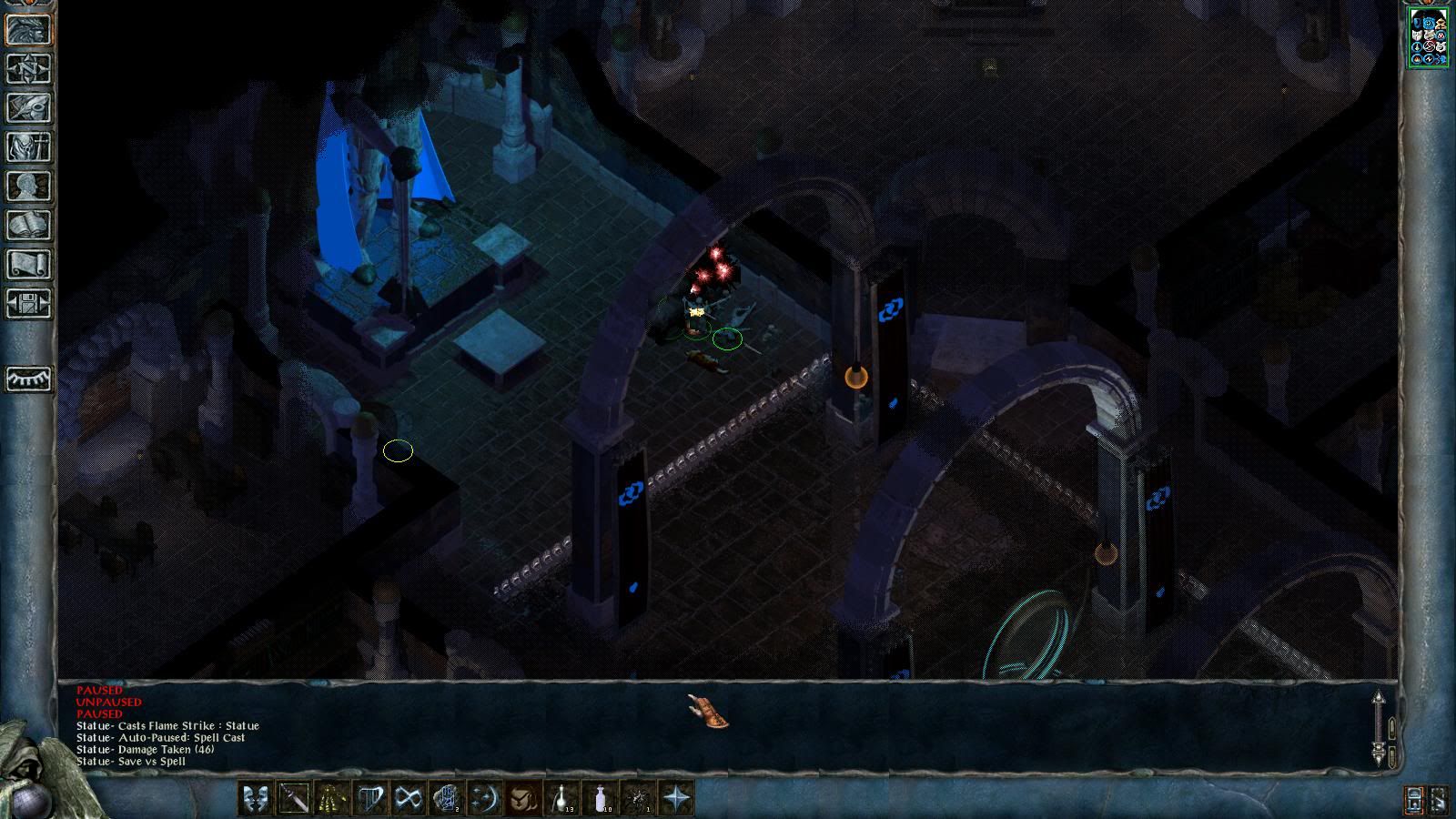
Task: Click the four-pointed star special abilities button
Action: pos(676,799)
